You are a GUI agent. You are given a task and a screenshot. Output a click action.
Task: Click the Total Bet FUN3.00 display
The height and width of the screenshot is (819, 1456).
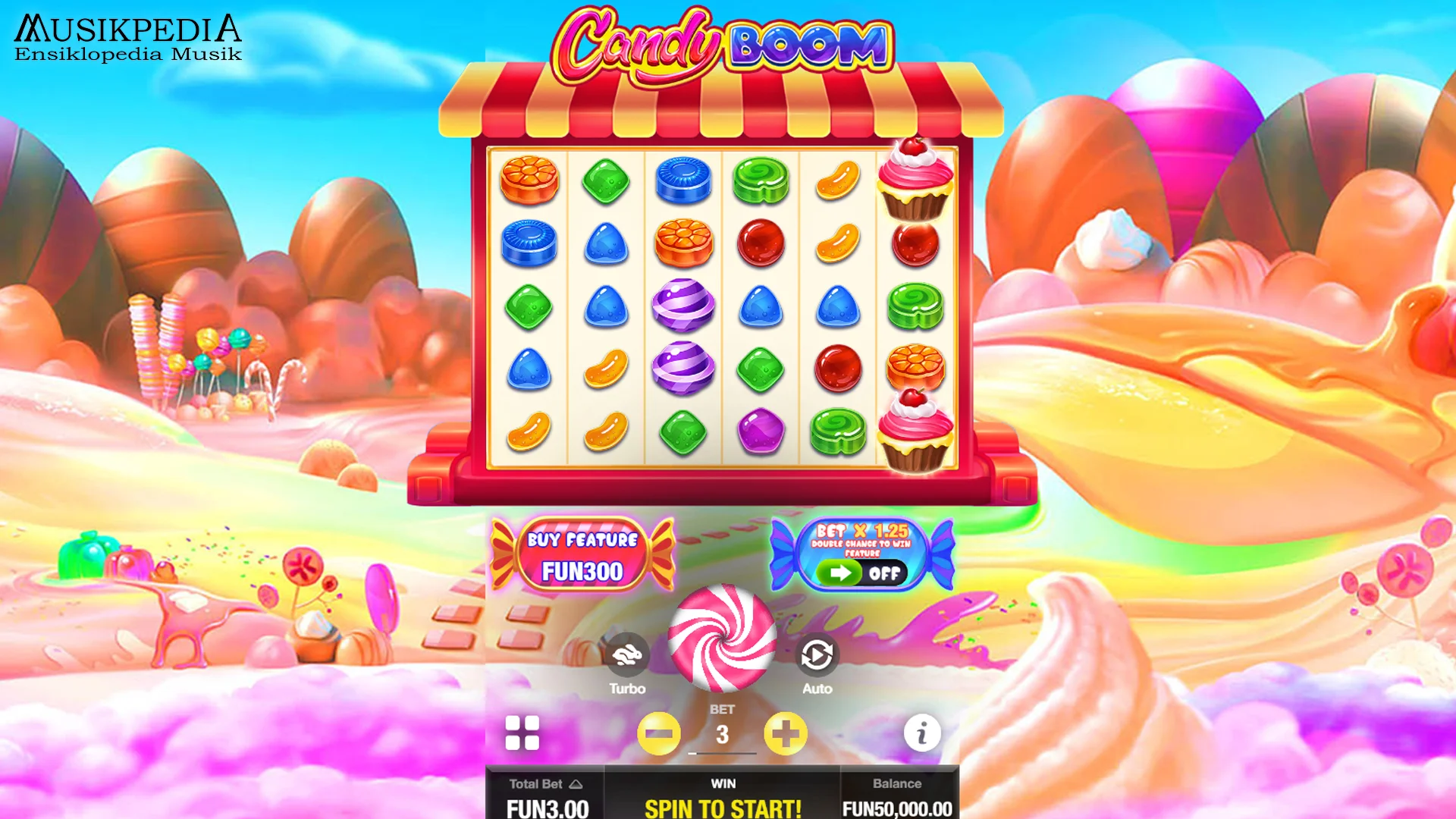tap(546, 808)
